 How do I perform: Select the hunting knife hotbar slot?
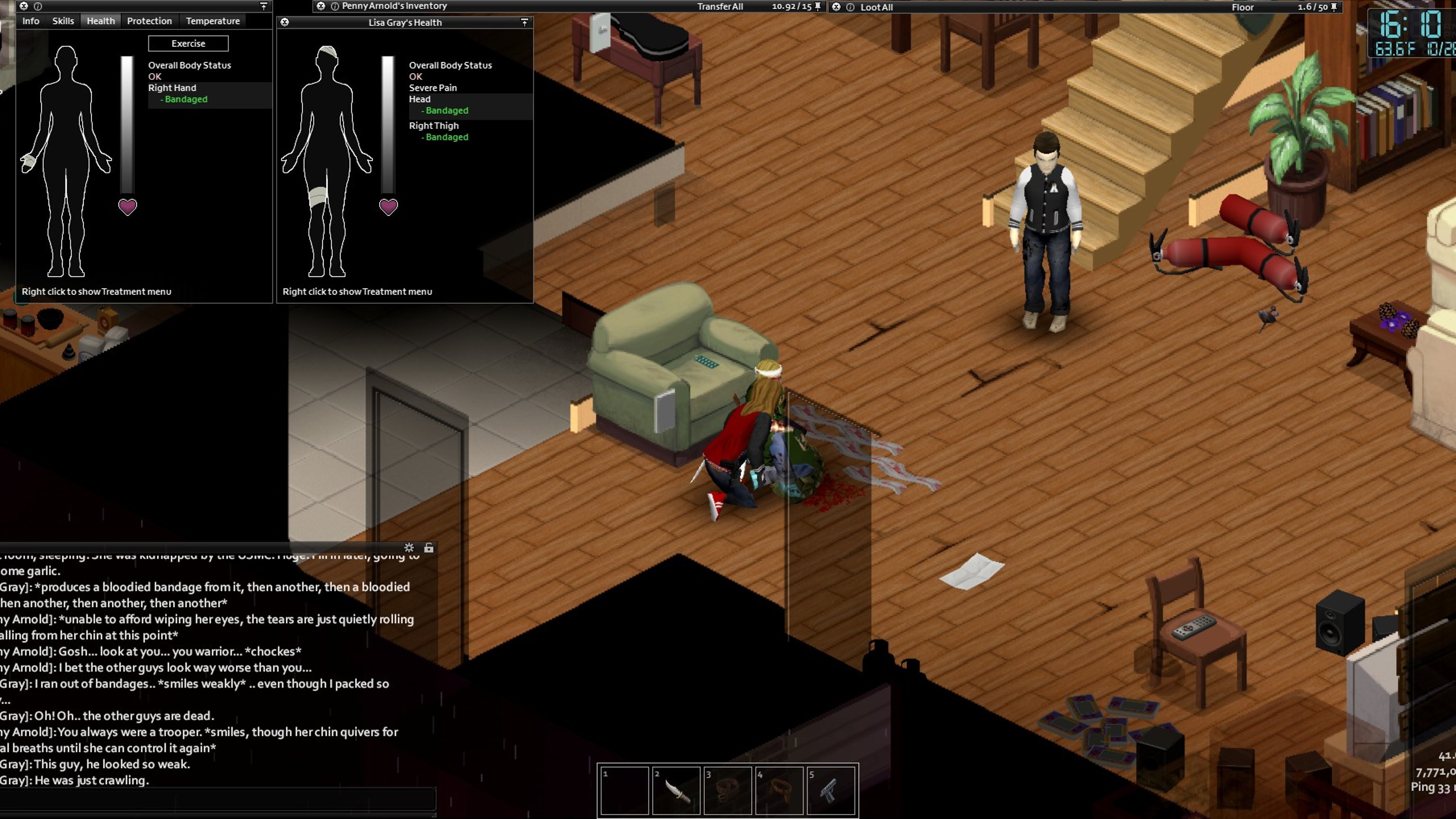click(x=676, y=790)
